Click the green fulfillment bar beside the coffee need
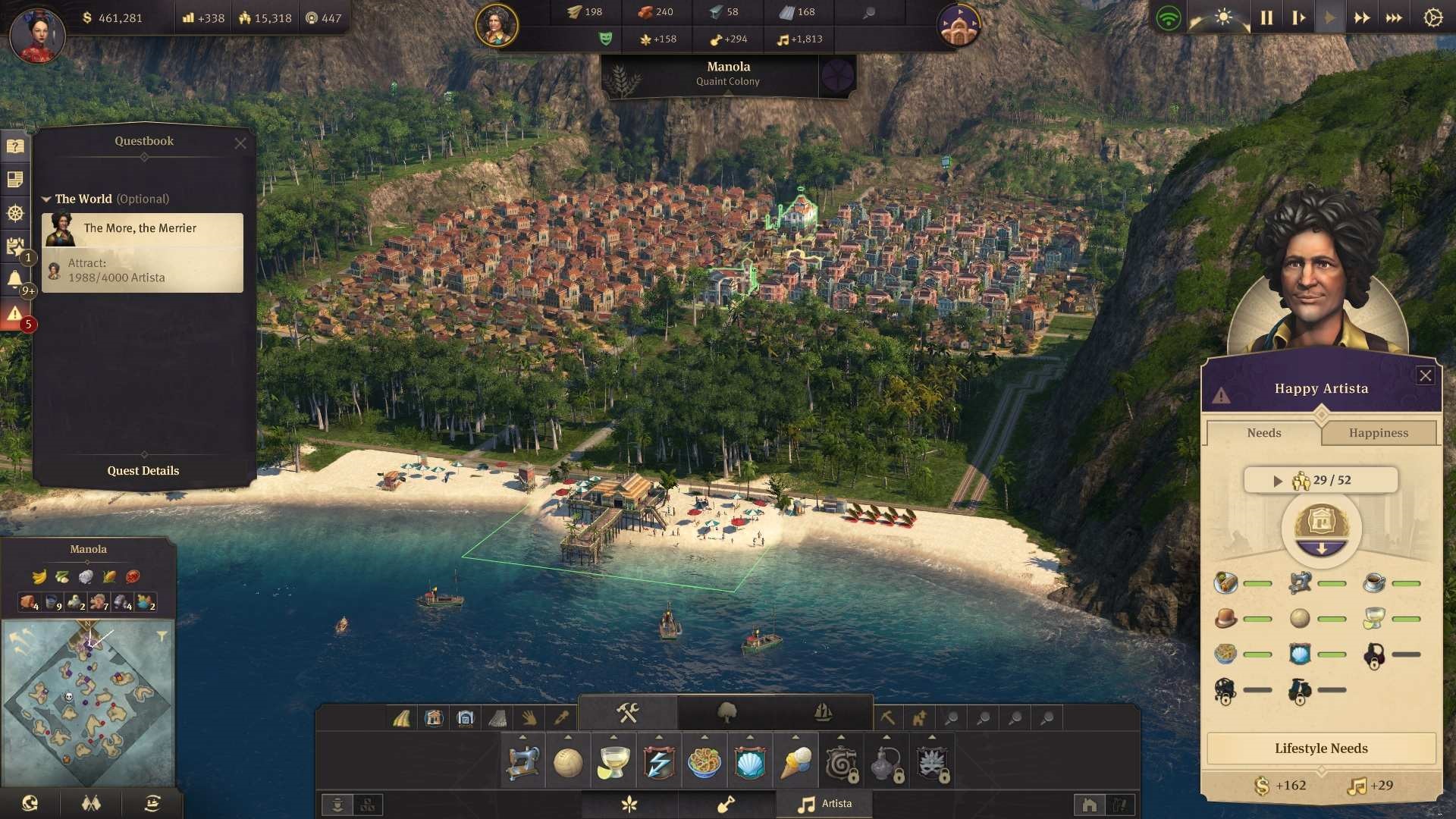The width and height of the screenshot is (1456, 819). click(x=1408, y=583)
